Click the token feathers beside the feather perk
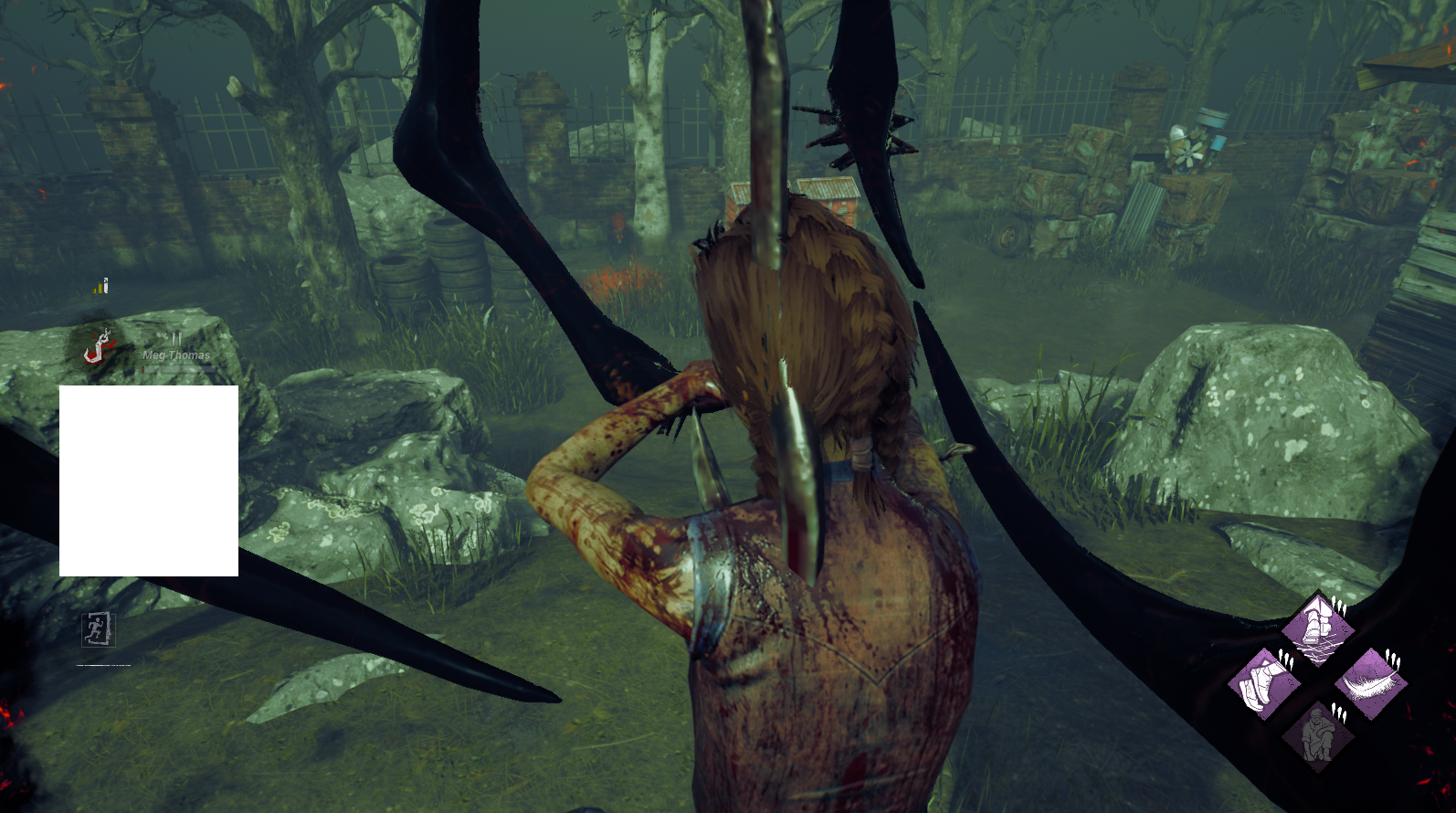 [1392, 659]
